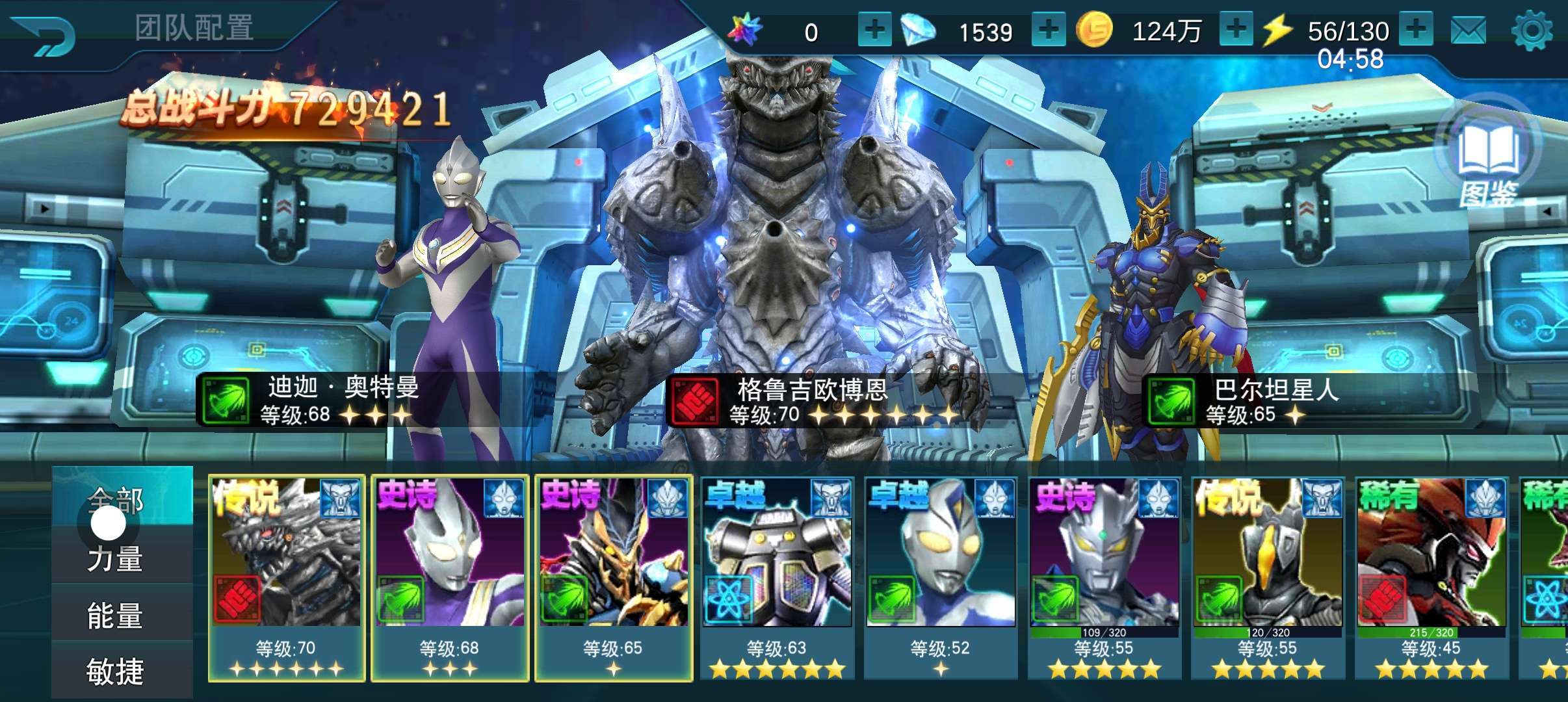Filter heroes by 力量 type
Image resolution: width=1568 pixels, height=702 pixels.
pos(116,559)
